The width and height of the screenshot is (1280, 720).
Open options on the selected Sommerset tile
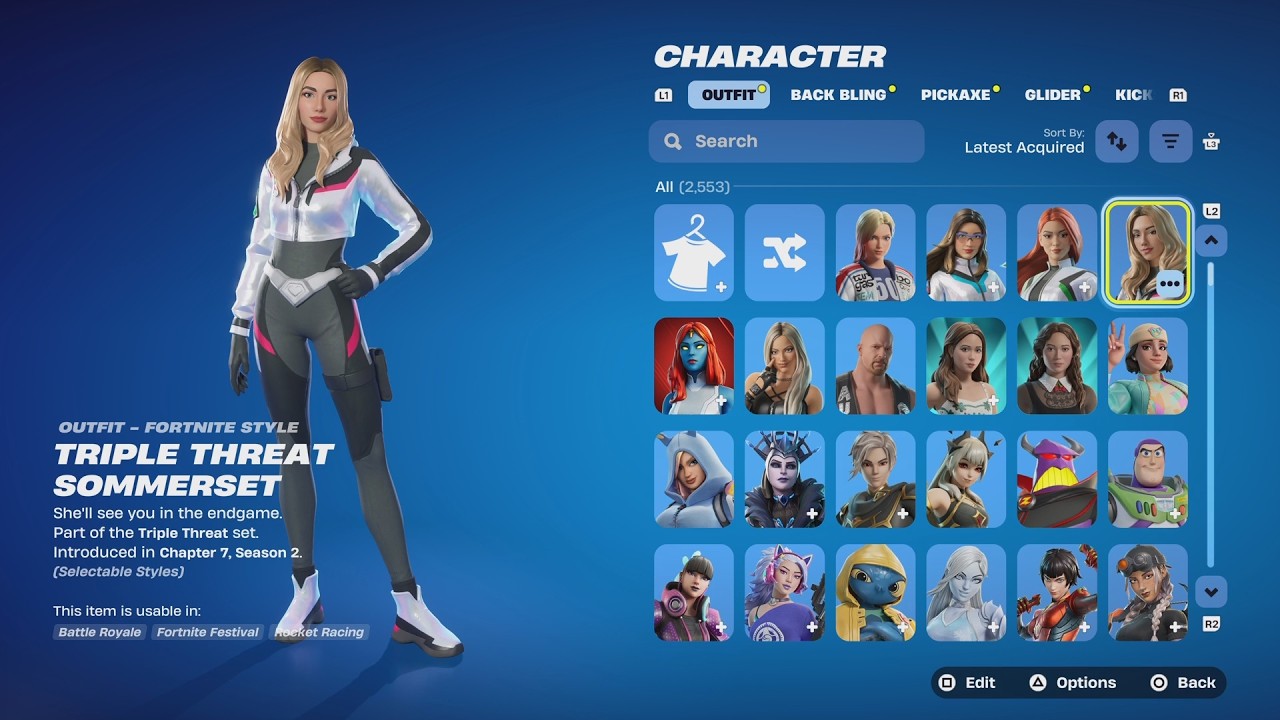pos(1169,284)
